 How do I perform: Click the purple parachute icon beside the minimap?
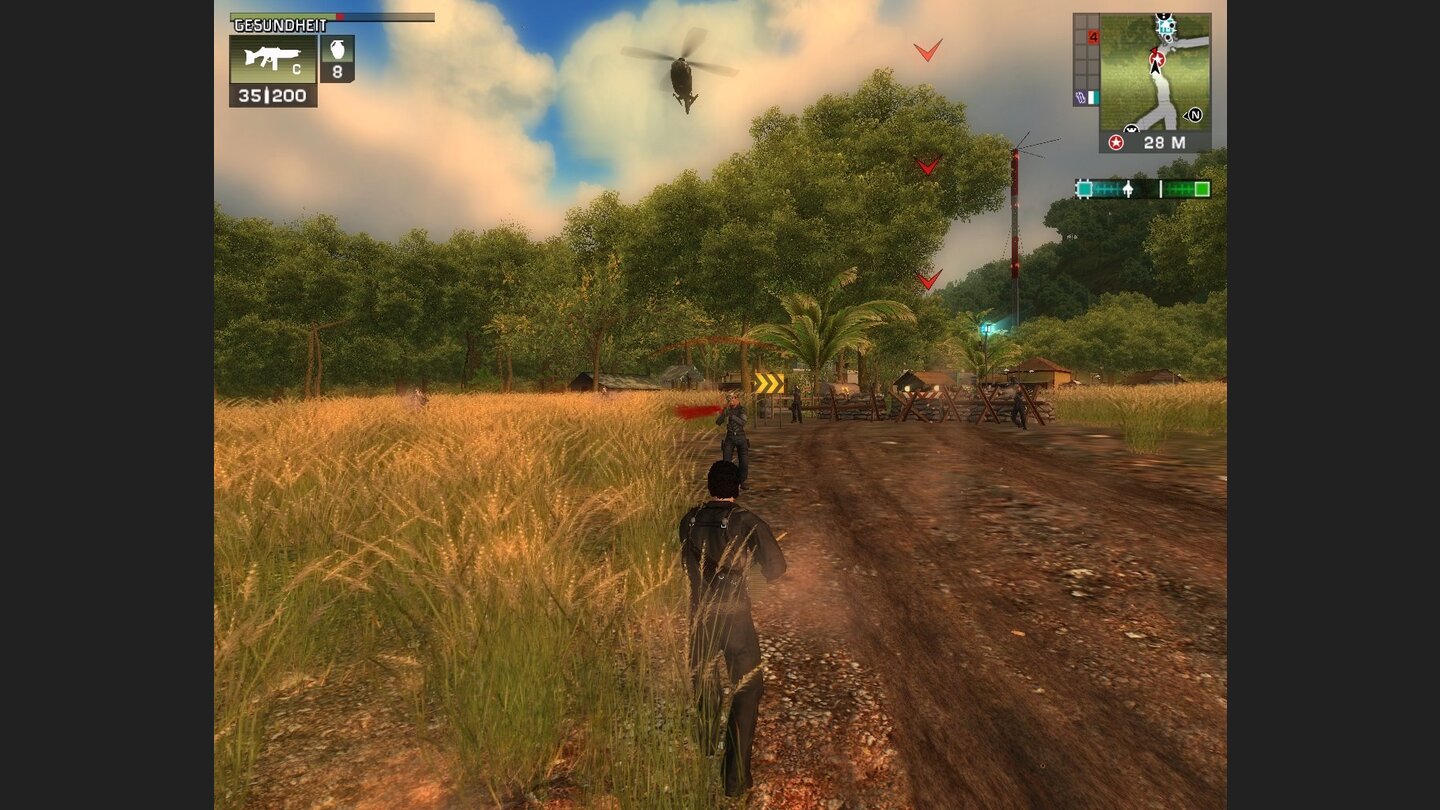coord(1079,95)
